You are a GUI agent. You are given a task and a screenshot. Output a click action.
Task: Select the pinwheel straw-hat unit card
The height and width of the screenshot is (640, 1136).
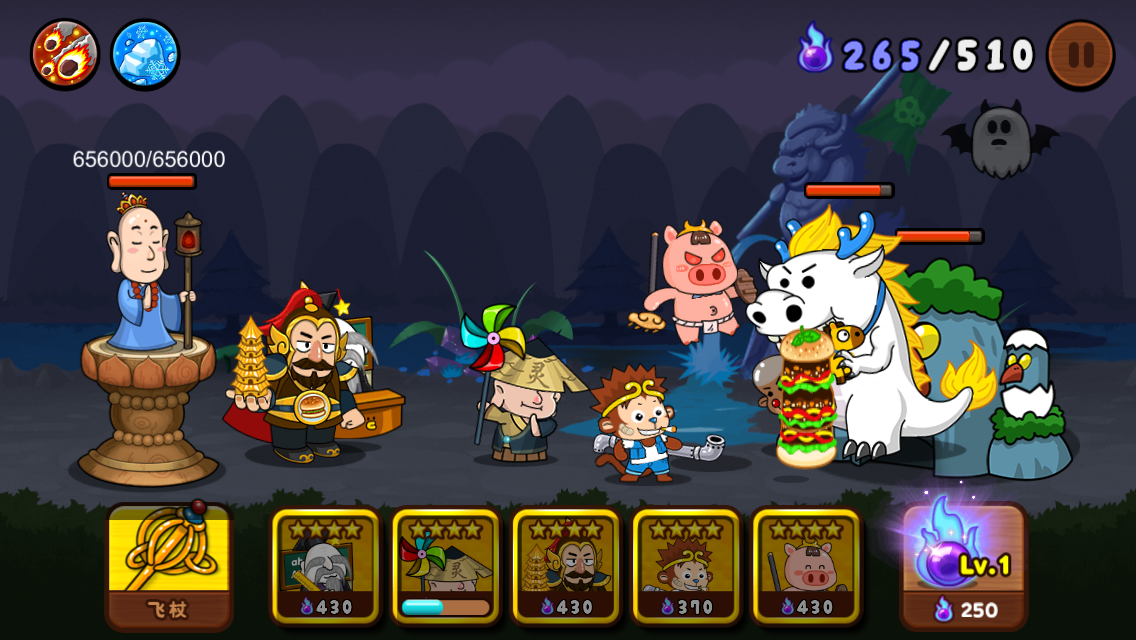point(446,566)
